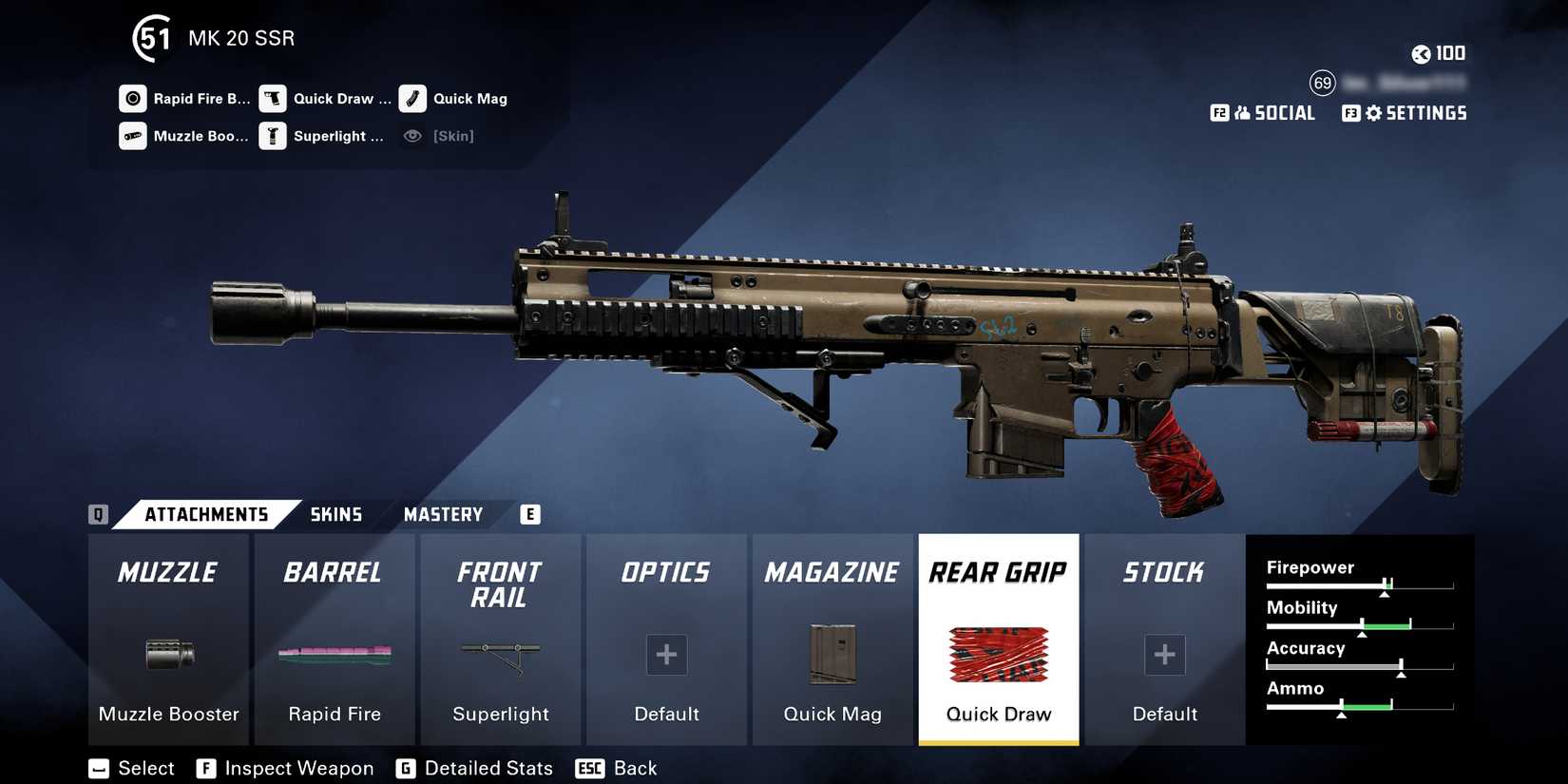
Task: Open the Mastery tab
Action: click(x=443, y=514)
